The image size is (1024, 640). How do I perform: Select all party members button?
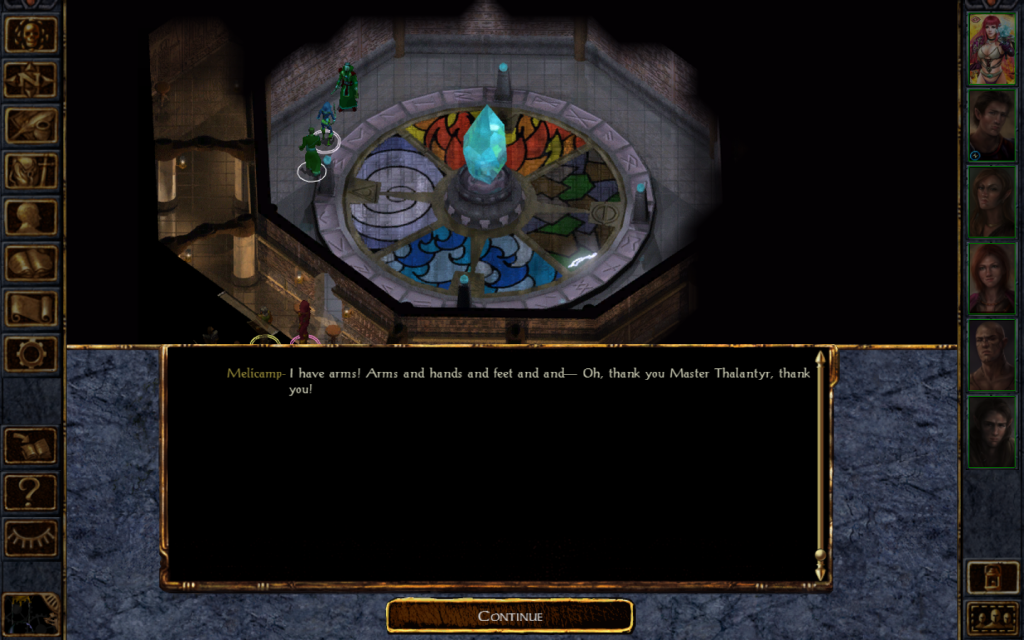[991, 617]
